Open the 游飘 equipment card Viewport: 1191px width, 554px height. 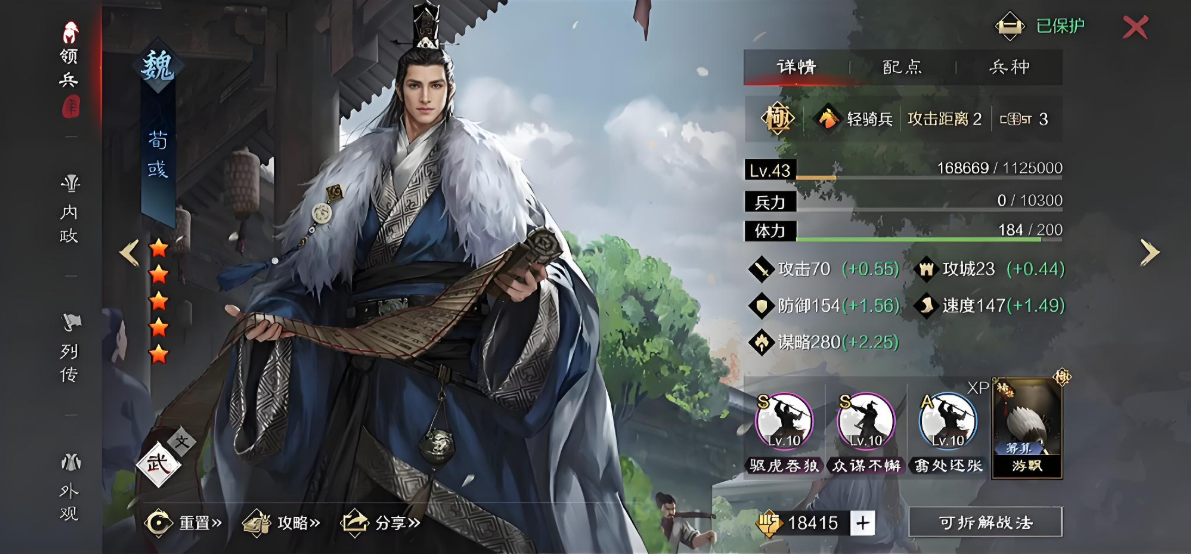[1027, 428]
